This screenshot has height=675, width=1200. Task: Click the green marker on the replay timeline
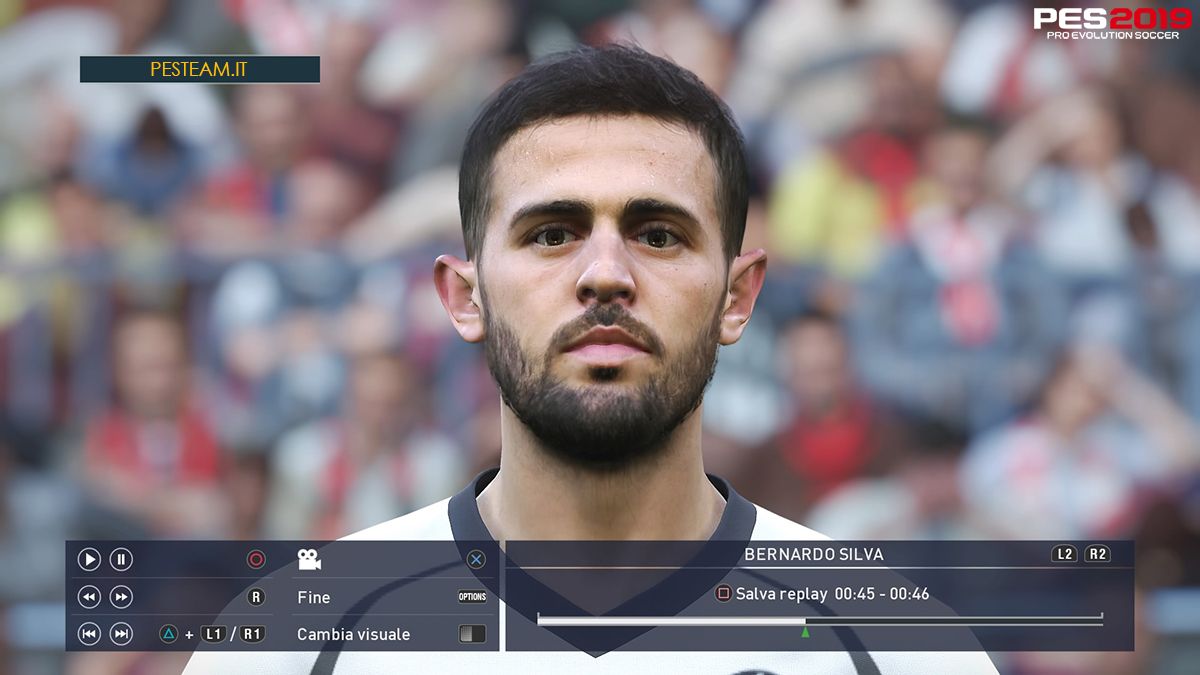point(805,632)
